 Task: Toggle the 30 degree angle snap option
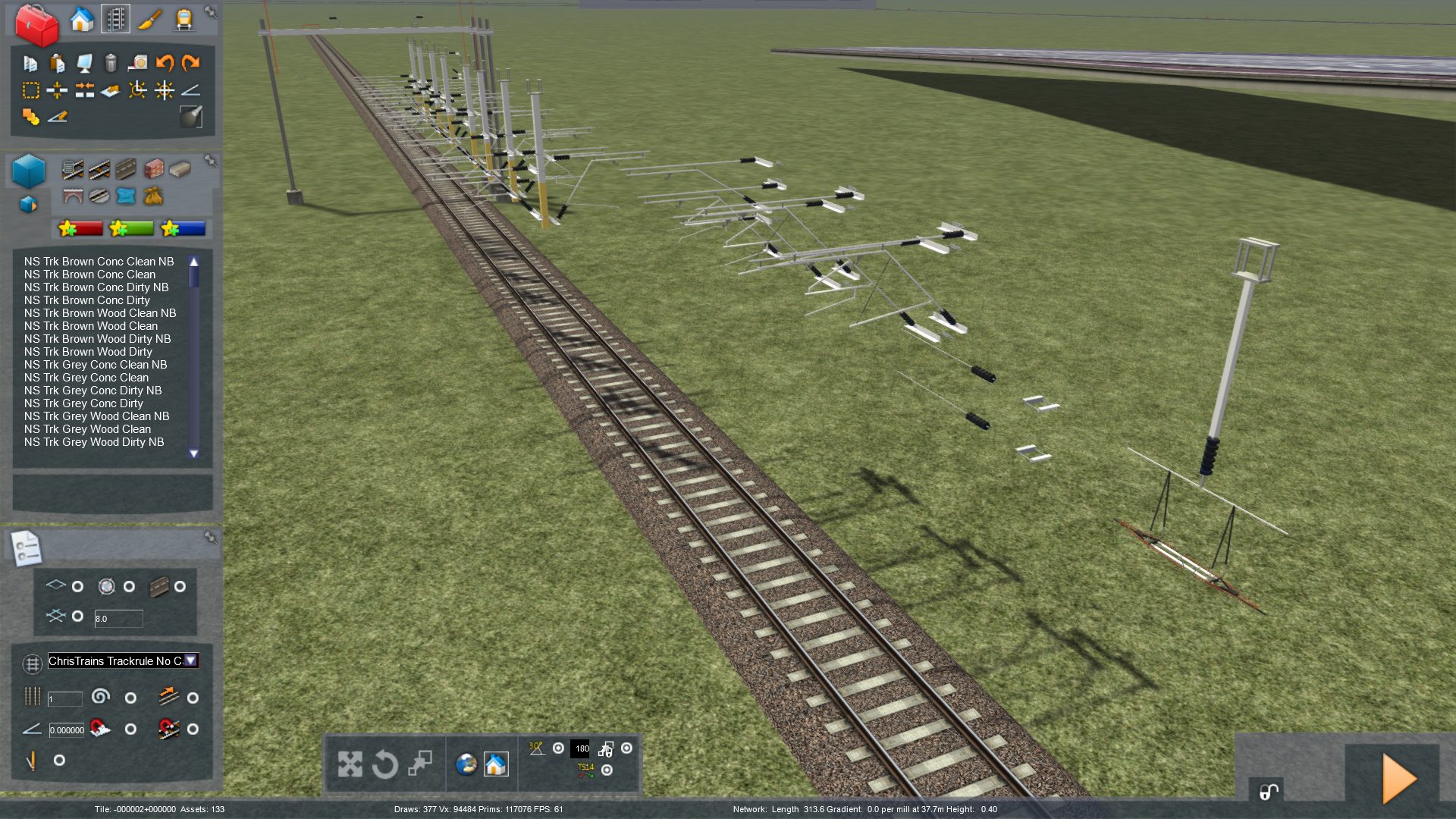pyautogui.click(x=558, y=748)
